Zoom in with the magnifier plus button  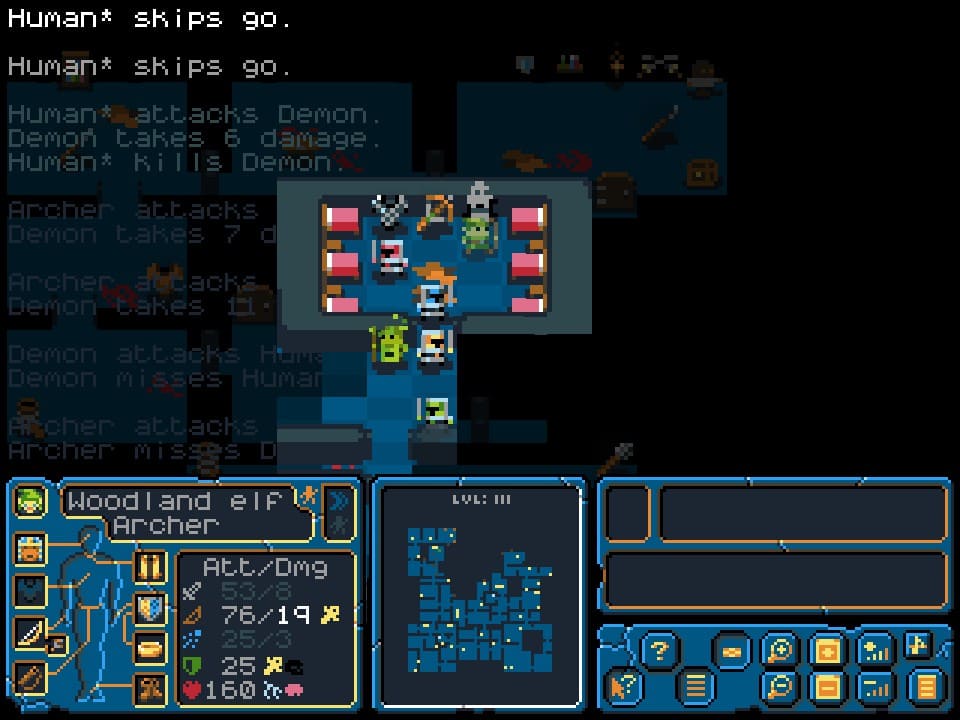click(x=777, y=652)
